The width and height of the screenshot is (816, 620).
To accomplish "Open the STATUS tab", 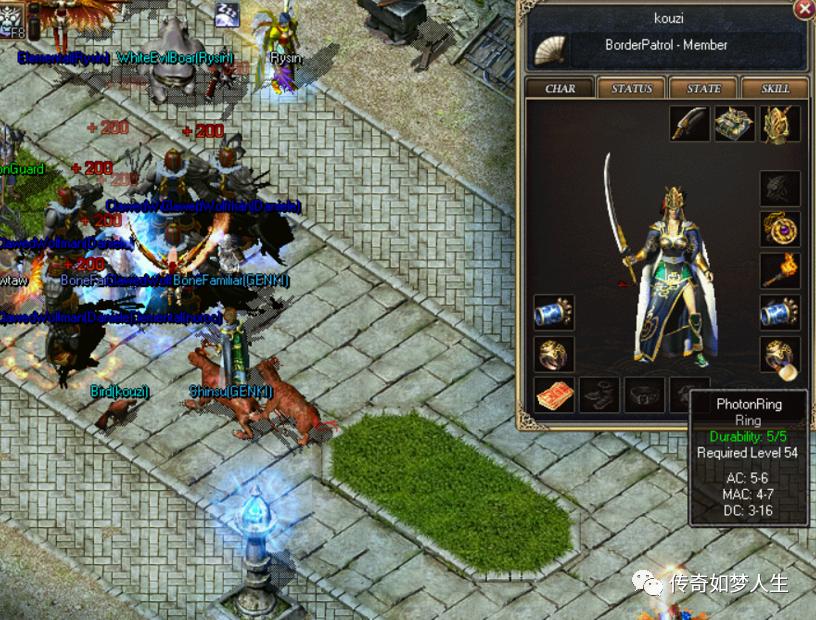I will click(x=632, y=88).
